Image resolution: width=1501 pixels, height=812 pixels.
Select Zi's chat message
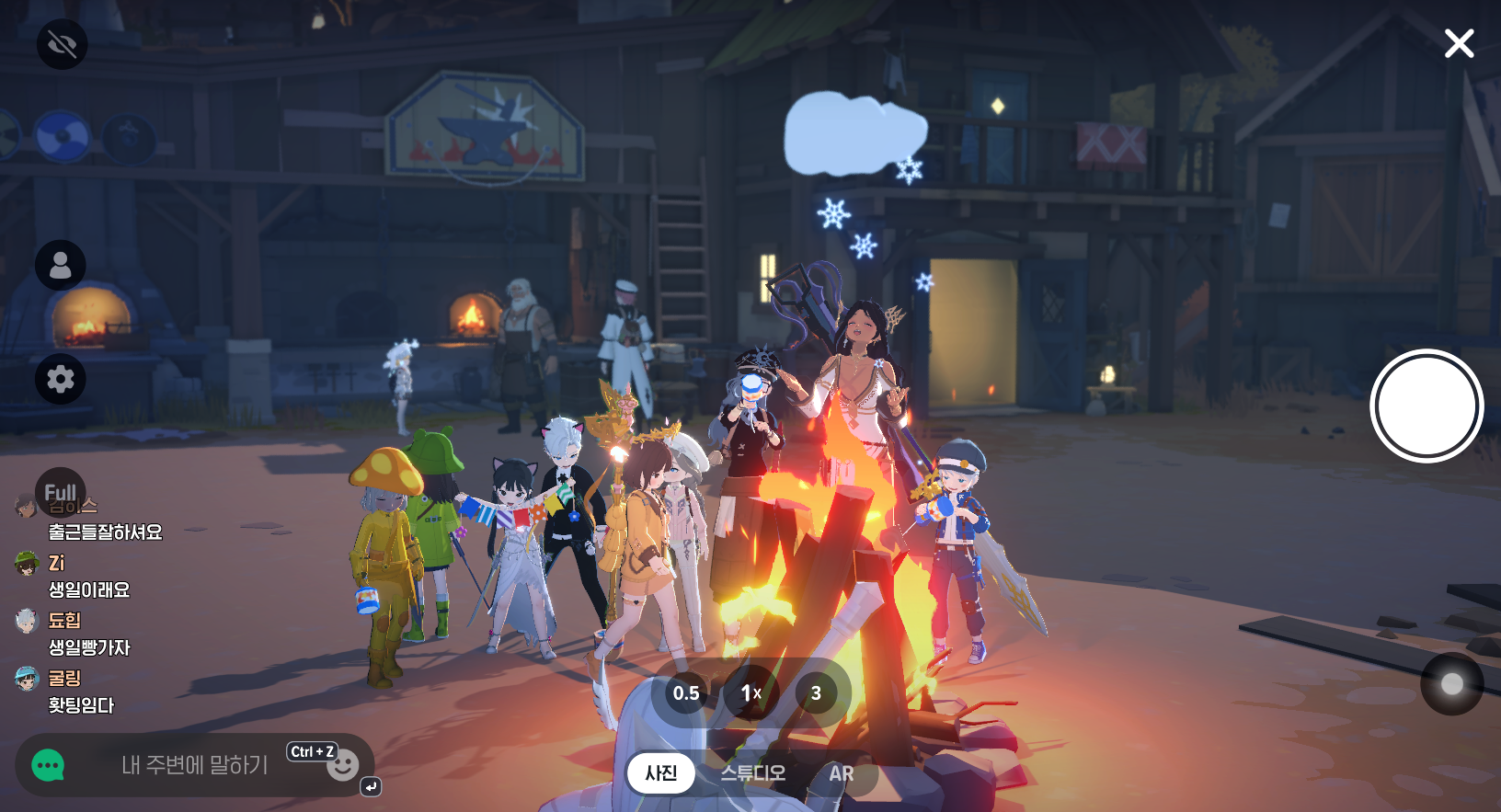[x=89, y=589]
